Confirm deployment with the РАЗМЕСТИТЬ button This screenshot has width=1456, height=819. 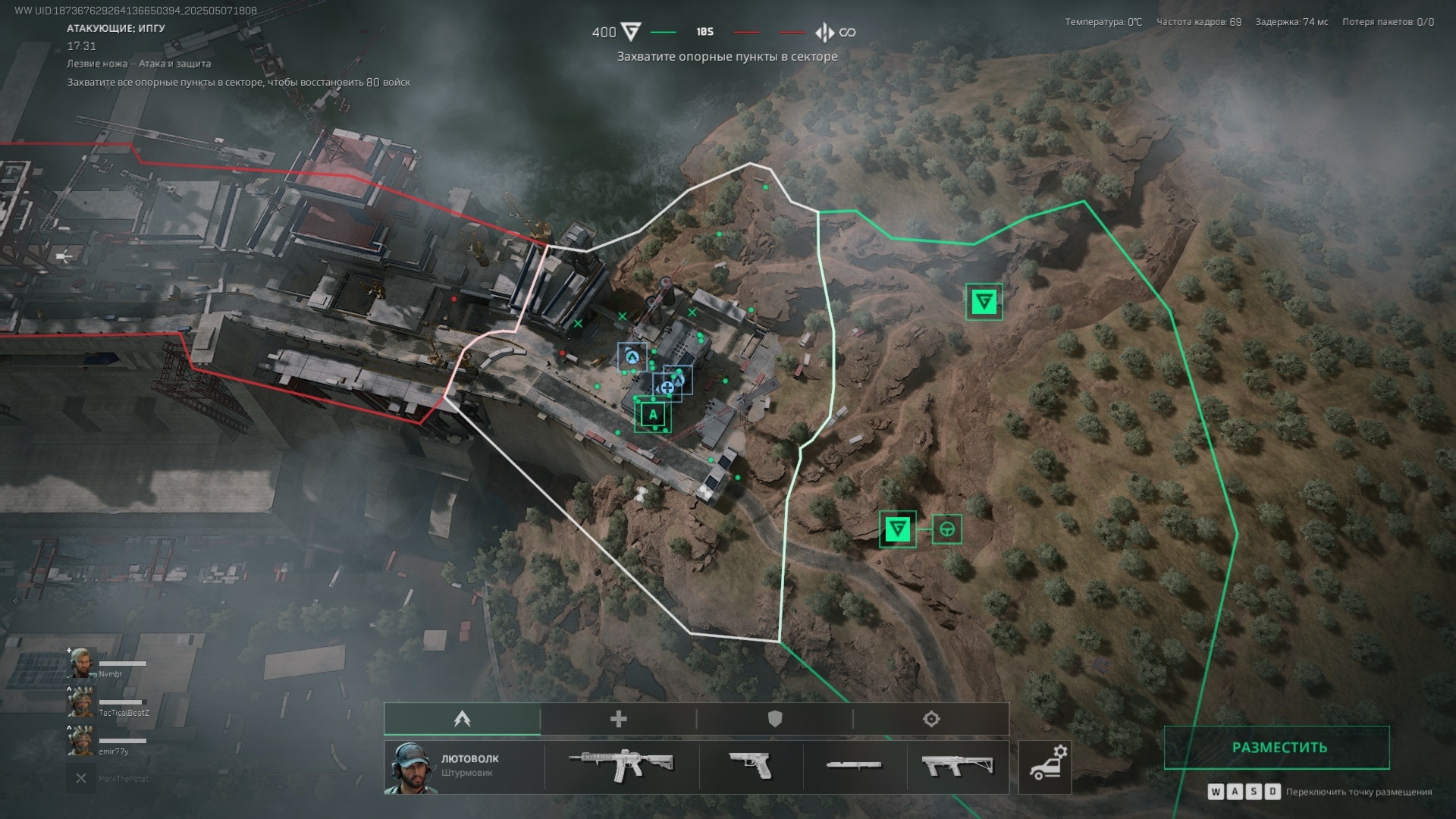click(x=1278, y=747)
